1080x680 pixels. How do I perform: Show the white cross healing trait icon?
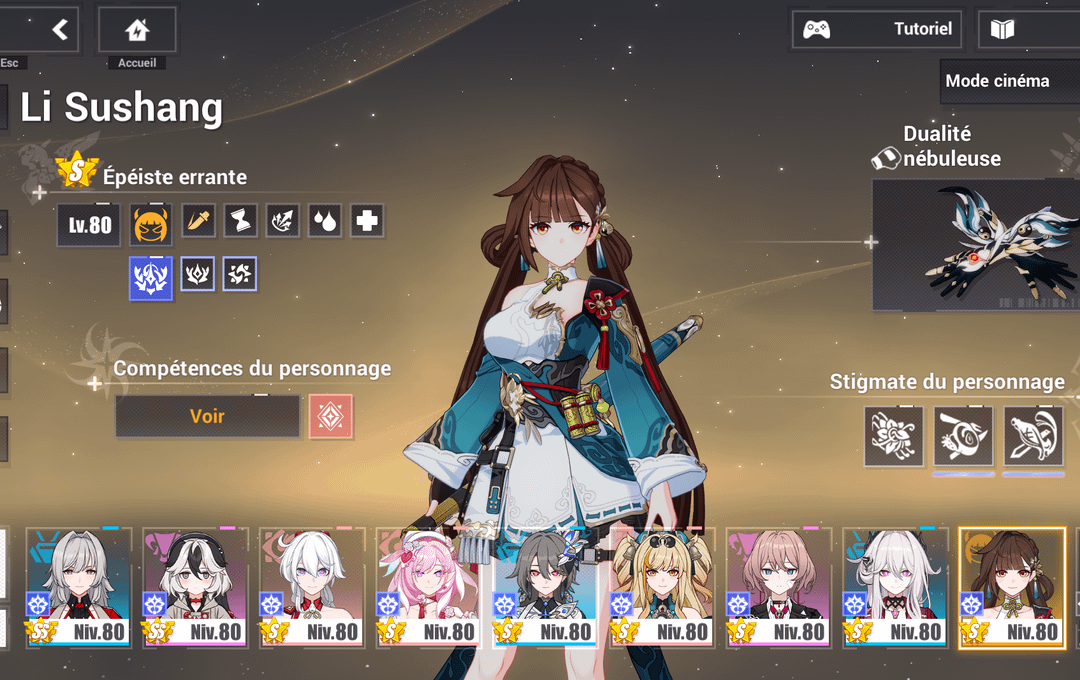(x=367, y=221)
